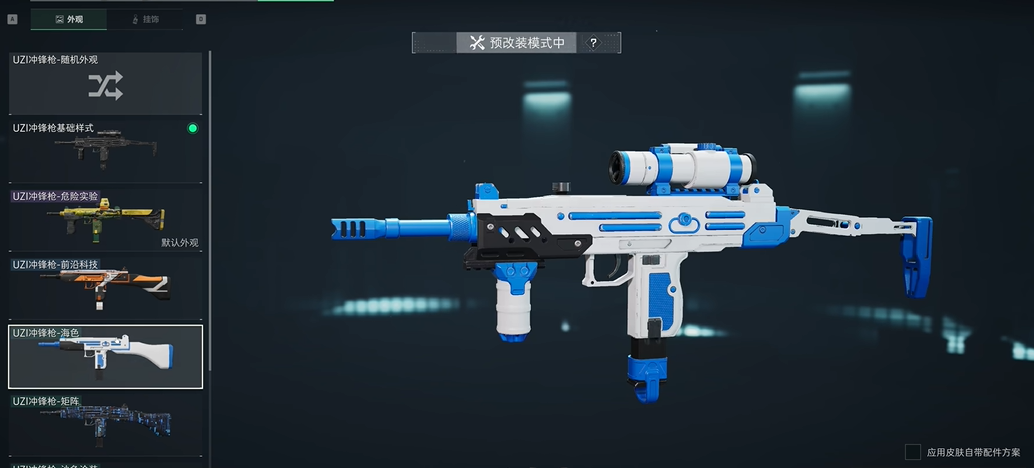
Task: Toggle the 应用皮肤自带配件方案 checkbox
Action: [x=912, y=452]
